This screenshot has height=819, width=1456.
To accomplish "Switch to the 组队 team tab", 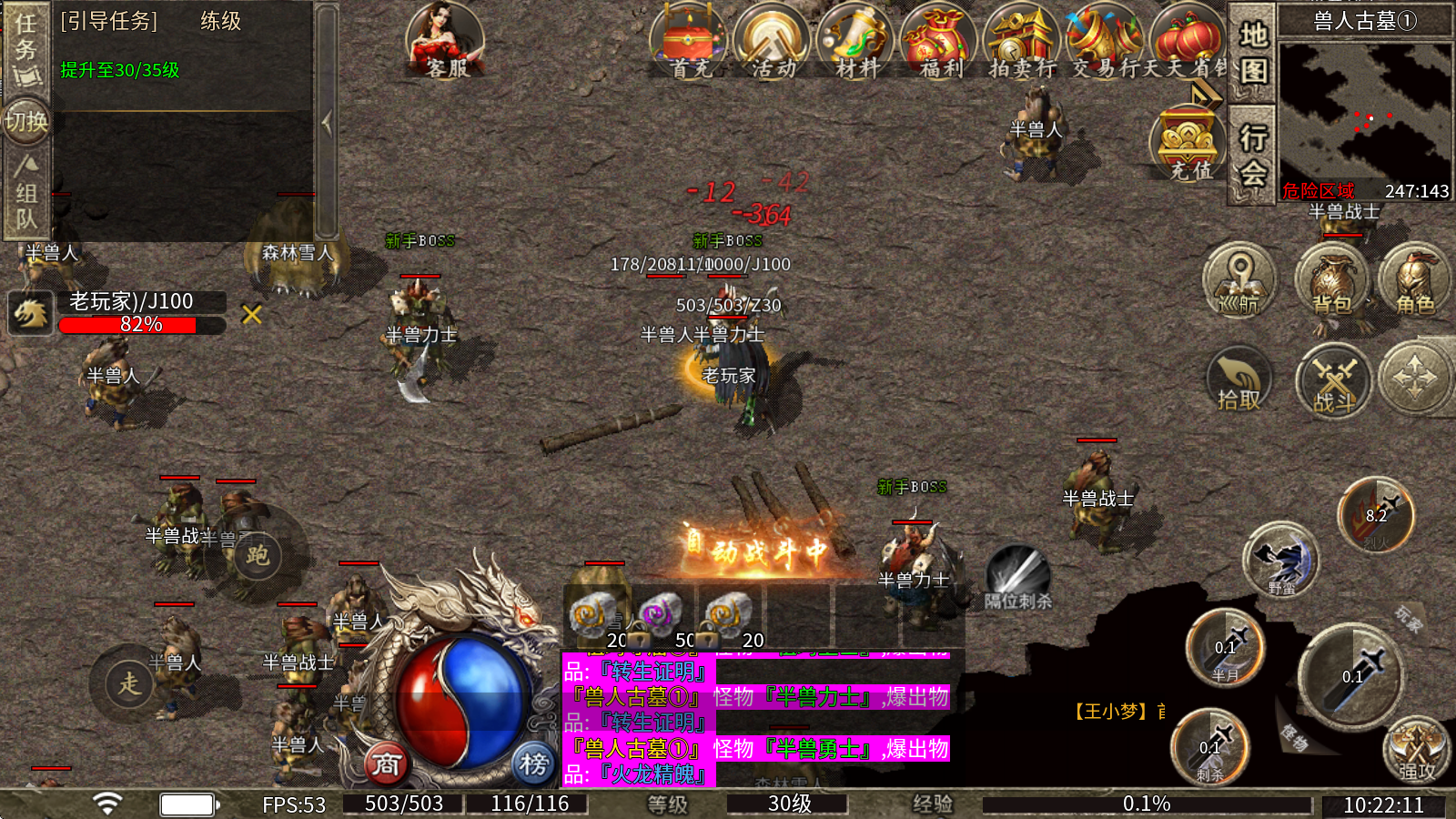I will click(x=25, y=193).
